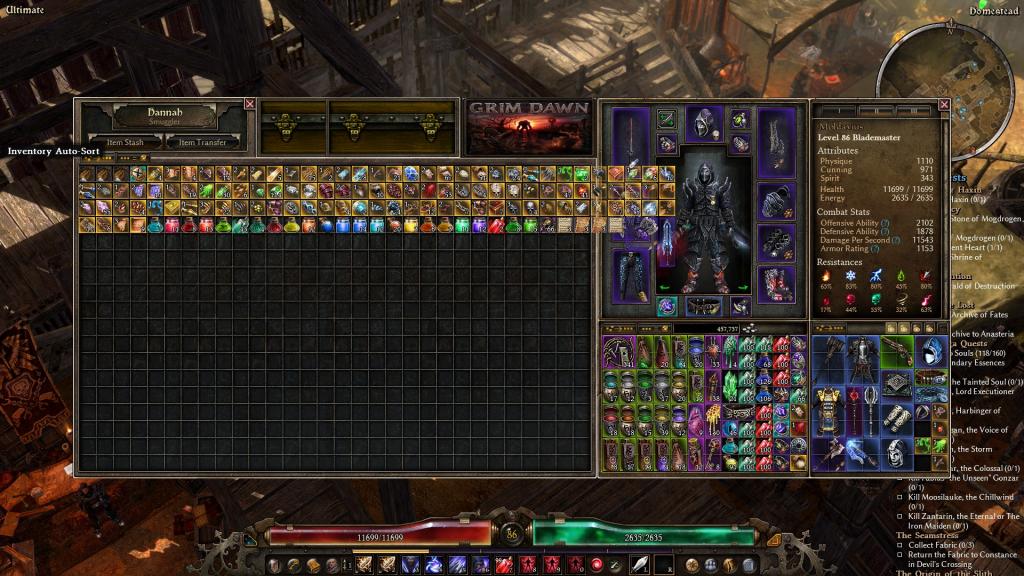Pick the blue helmet in the inventory bag
1024x576 pixels.
[x=929, y=353]
